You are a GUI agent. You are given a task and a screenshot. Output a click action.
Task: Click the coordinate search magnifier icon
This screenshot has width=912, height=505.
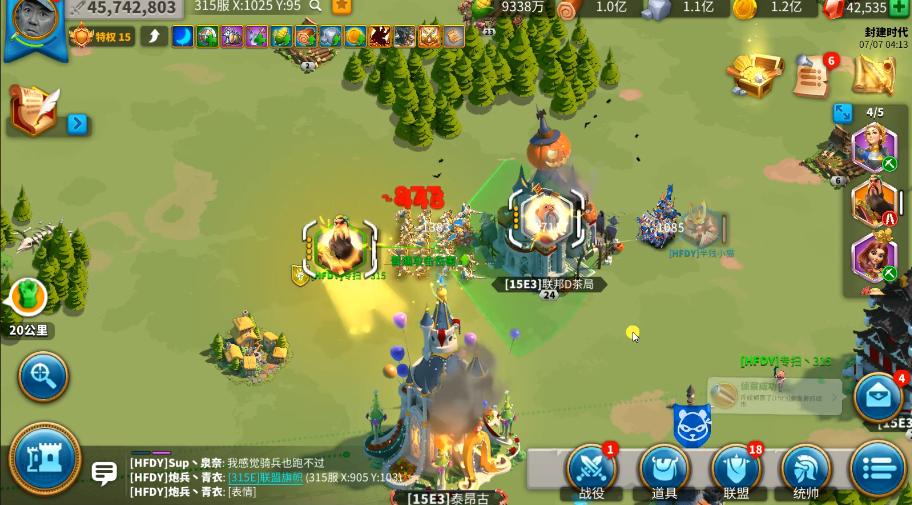pos(315,6)
